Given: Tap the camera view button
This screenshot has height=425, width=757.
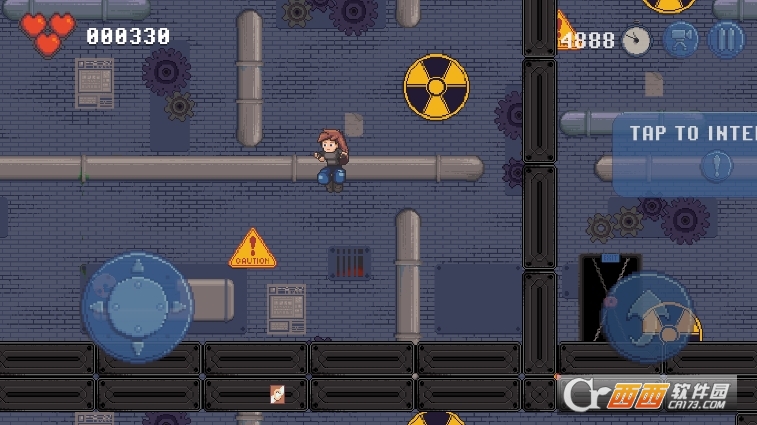Looking at the screenshot, I should pos(681,40).
